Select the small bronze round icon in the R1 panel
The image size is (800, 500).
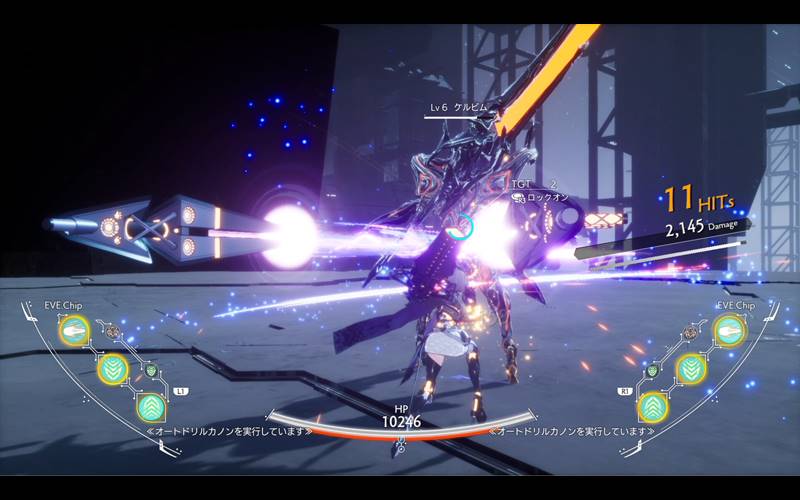689,331
